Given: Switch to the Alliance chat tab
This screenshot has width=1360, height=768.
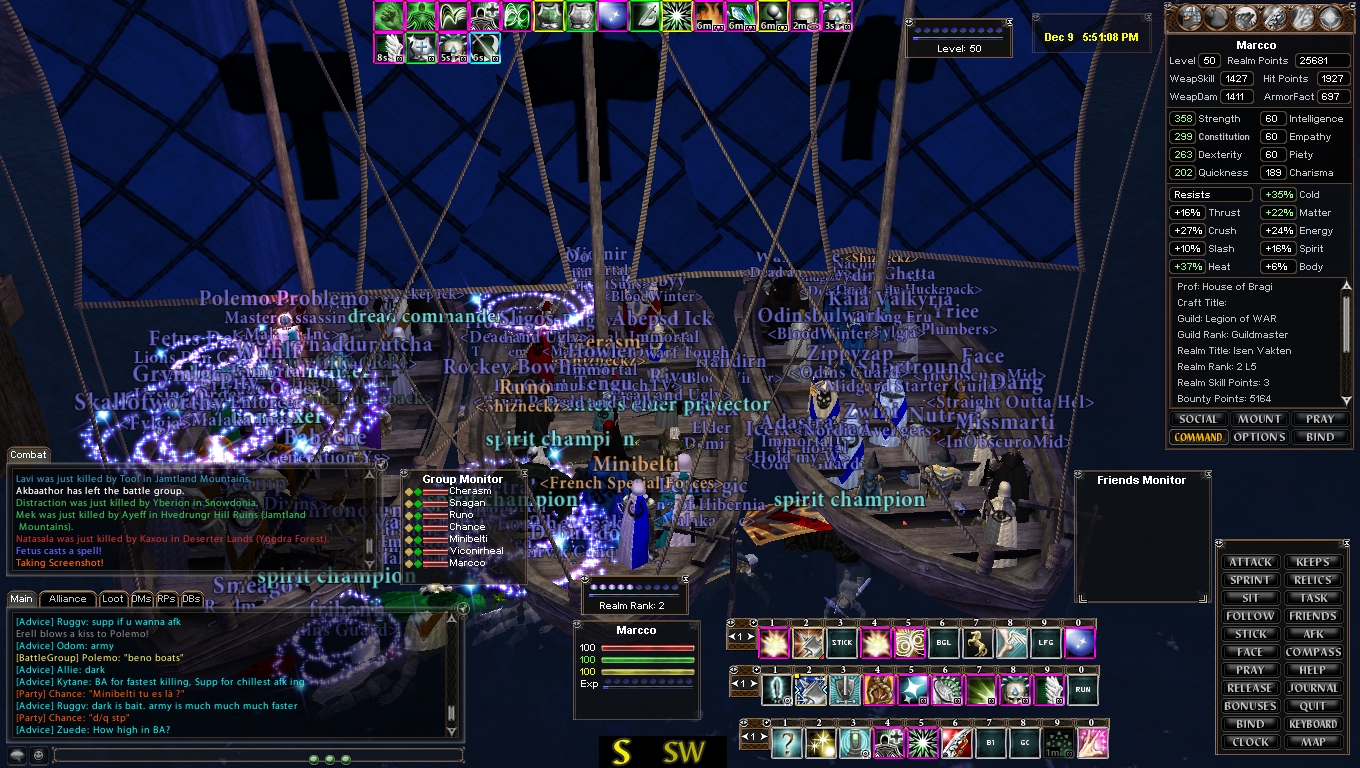Looking at the screenshot, I should click(x=68, y=599).
